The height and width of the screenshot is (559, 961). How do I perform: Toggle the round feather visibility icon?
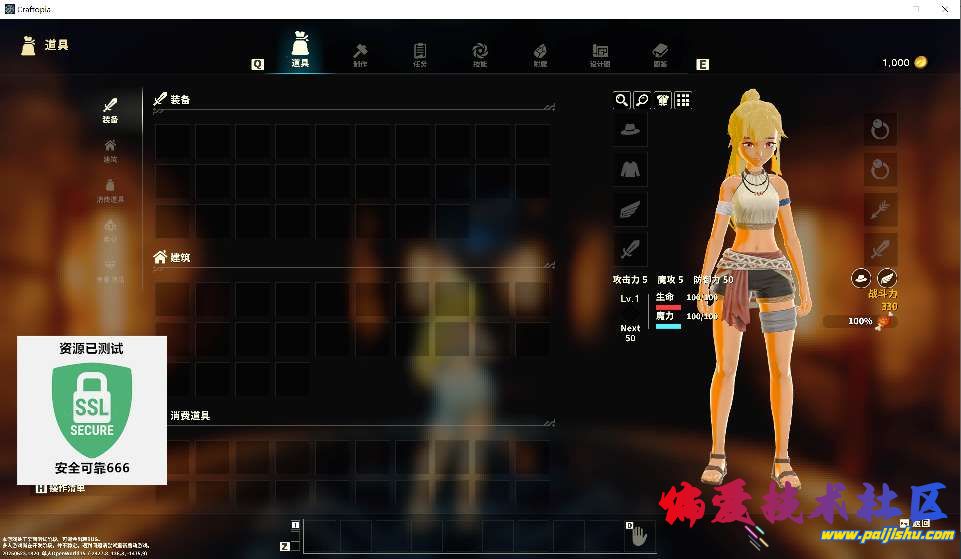pos(886,278)
